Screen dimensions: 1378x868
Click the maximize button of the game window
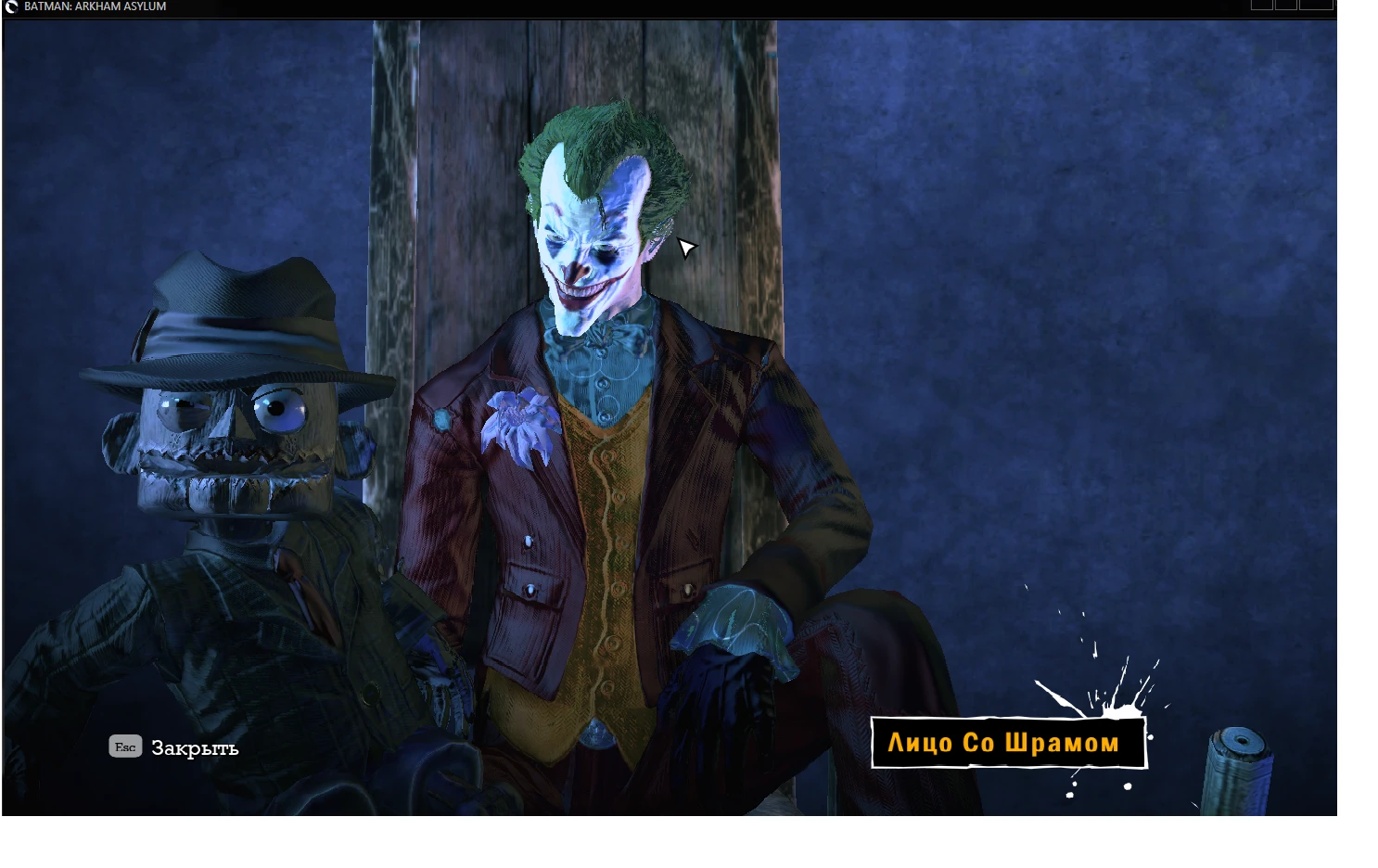(1286, 6)
